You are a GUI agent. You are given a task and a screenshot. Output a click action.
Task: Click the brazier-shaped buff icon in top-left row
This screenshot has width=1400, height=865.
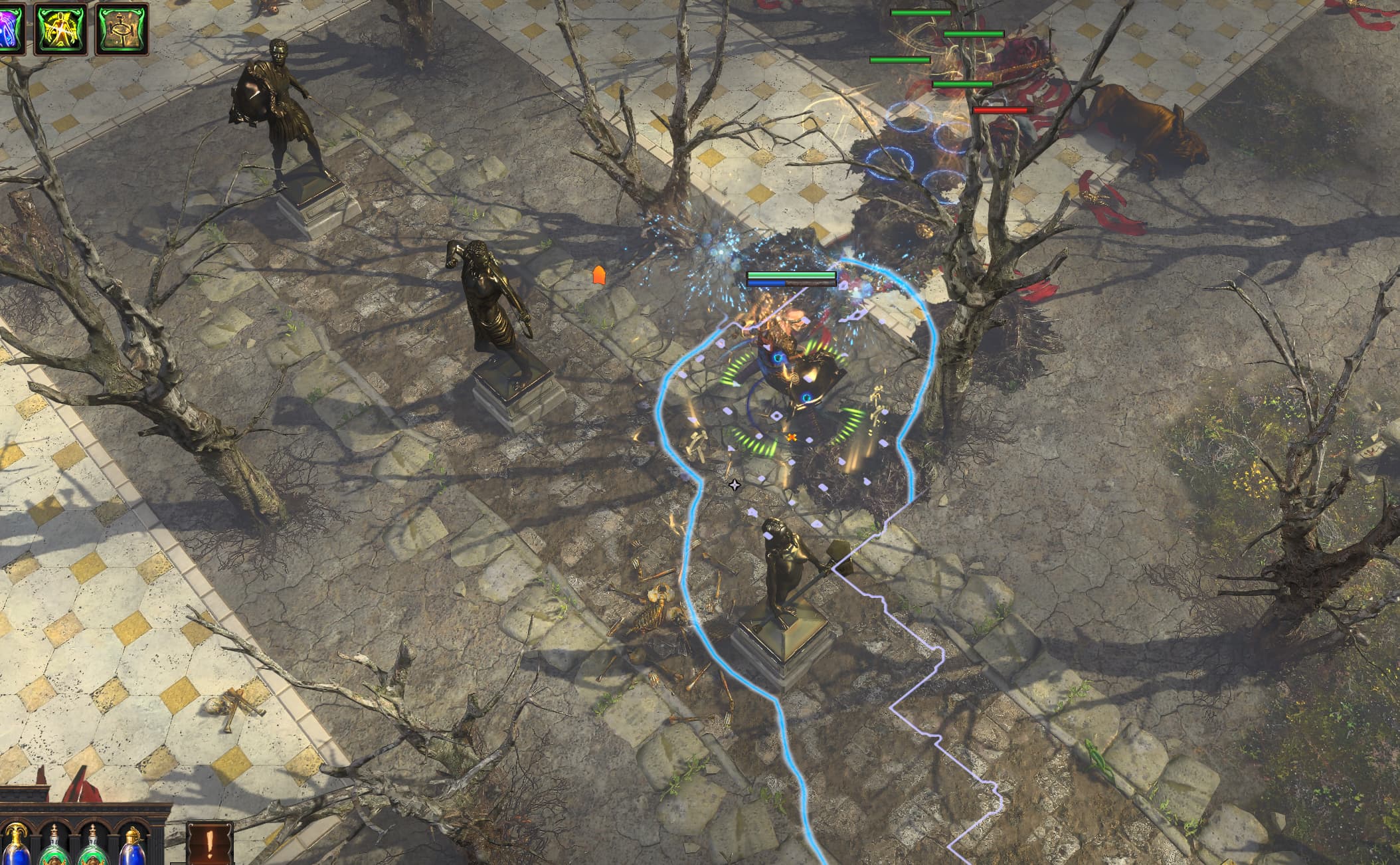(121, 27)
